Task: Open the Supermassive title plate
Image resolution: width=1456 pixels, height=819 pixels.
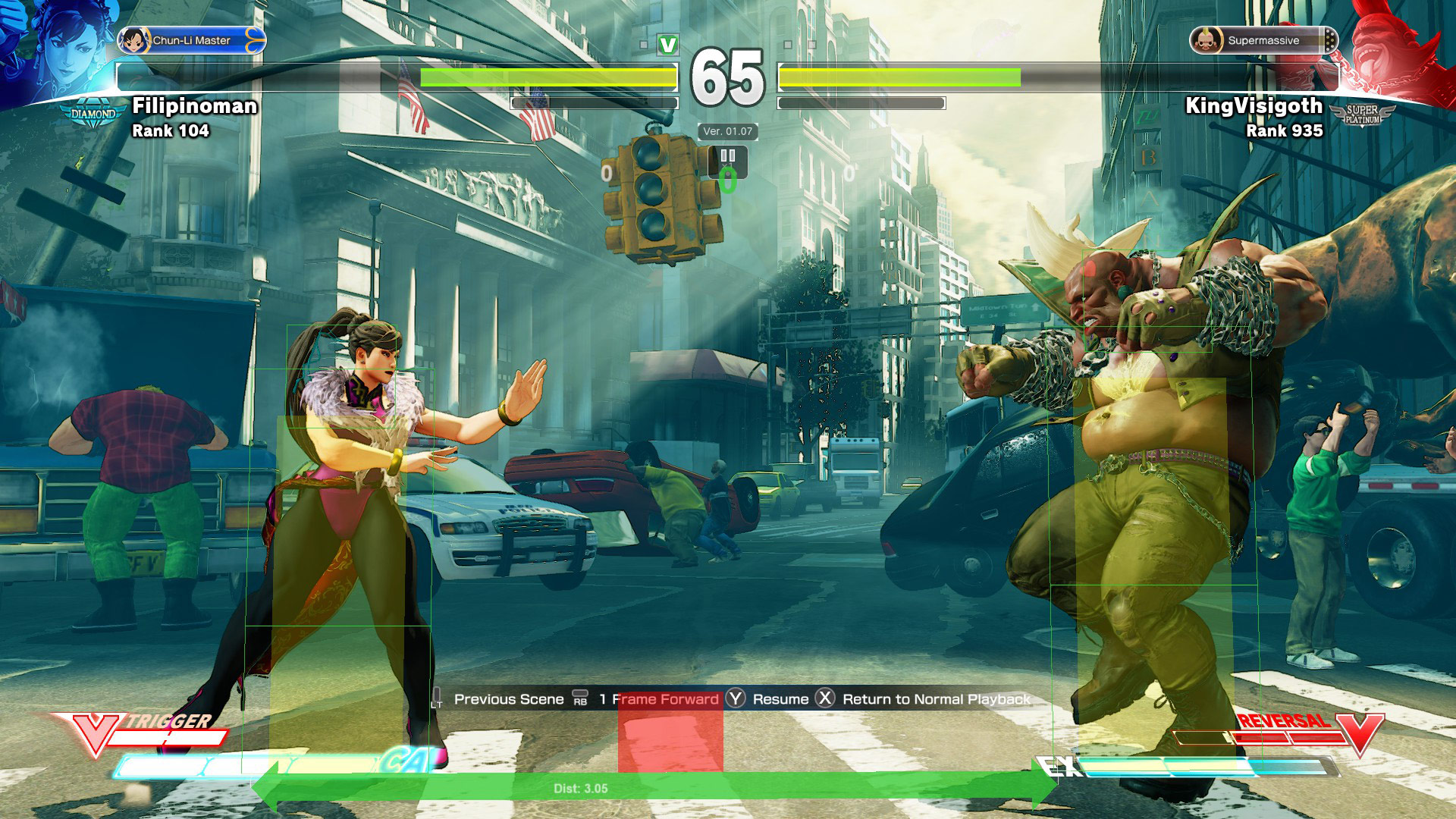Action: 1263,40
